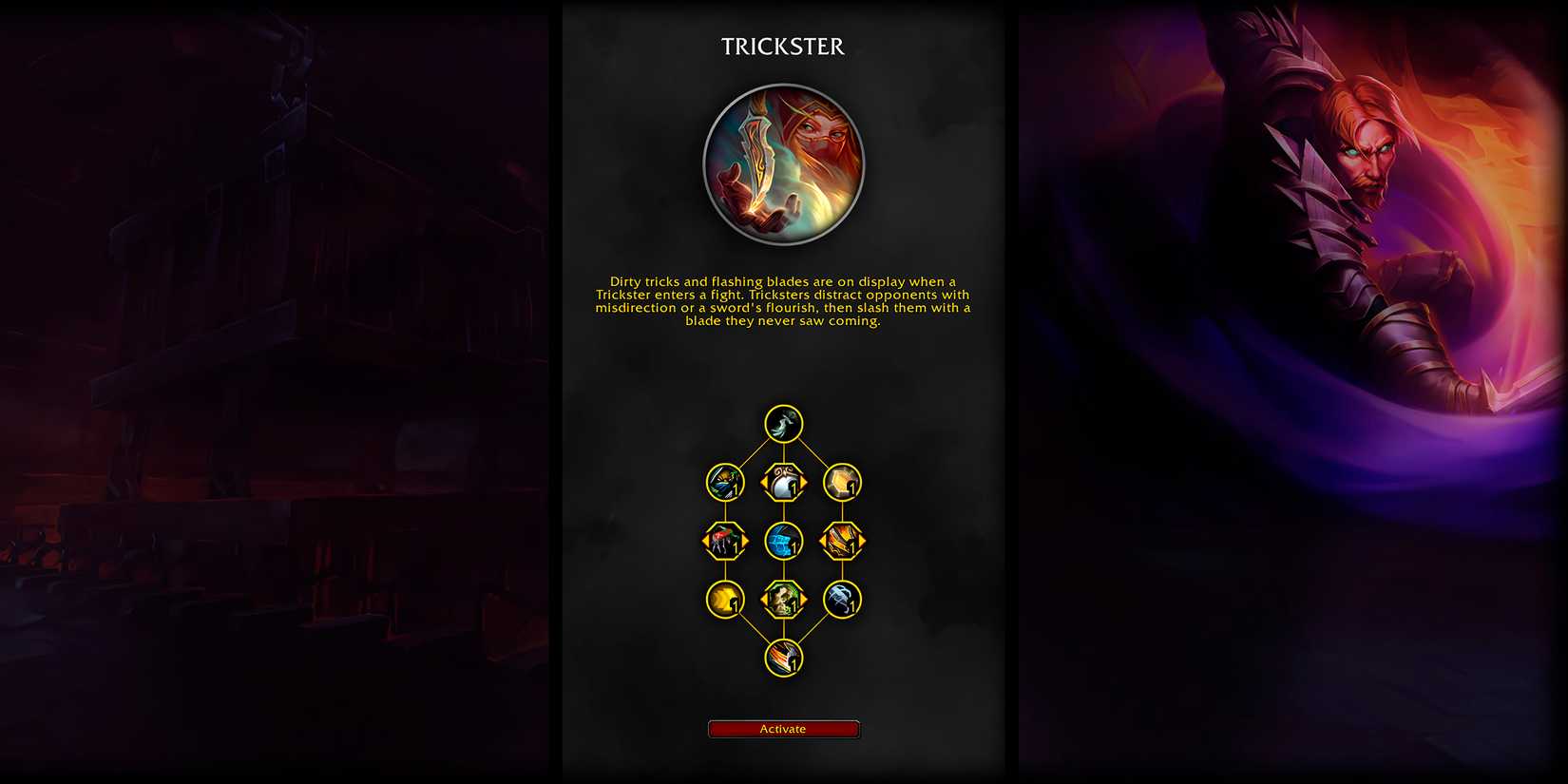Click the TRICKSTER title heading

coord(782,46)
